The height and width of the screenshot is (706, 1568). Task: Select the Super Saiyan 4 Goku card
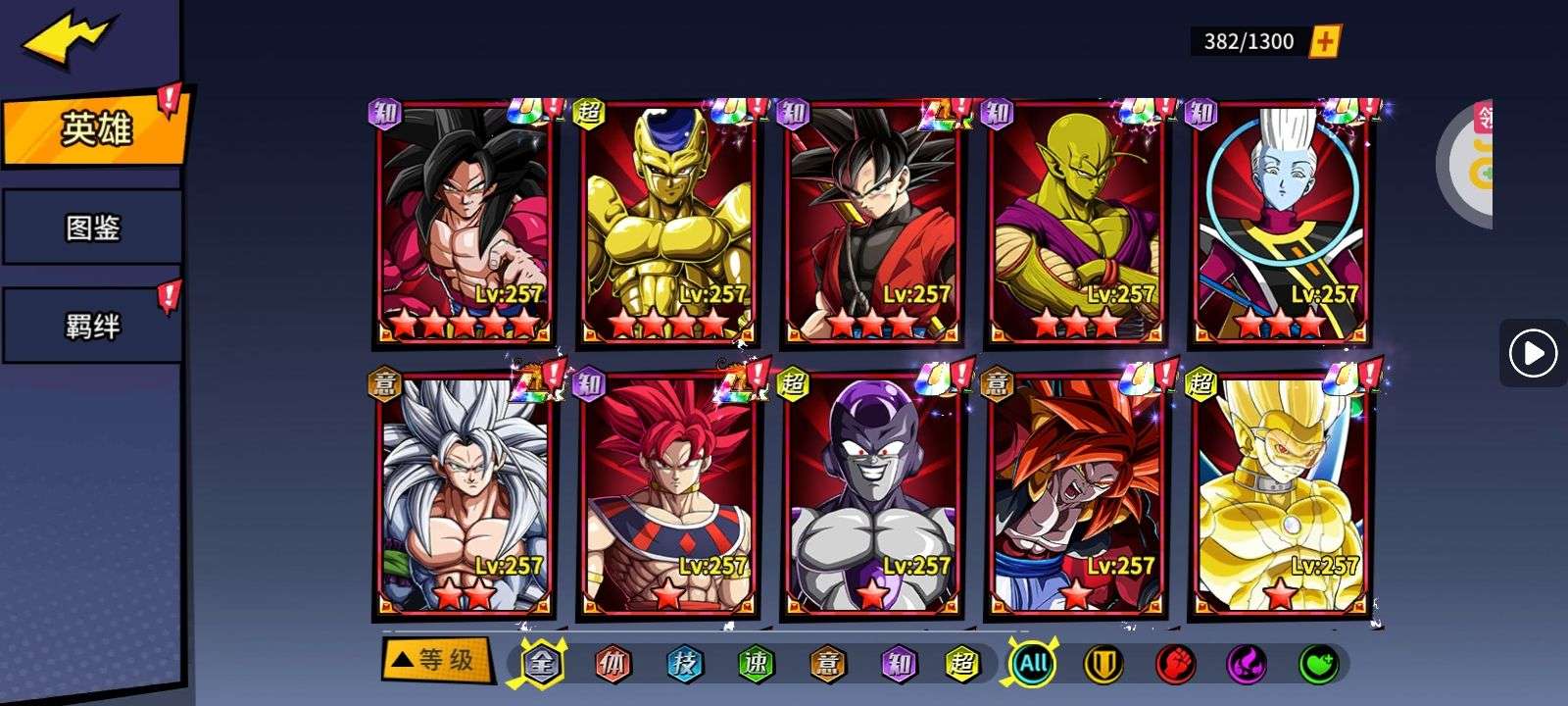pos(464,224)
